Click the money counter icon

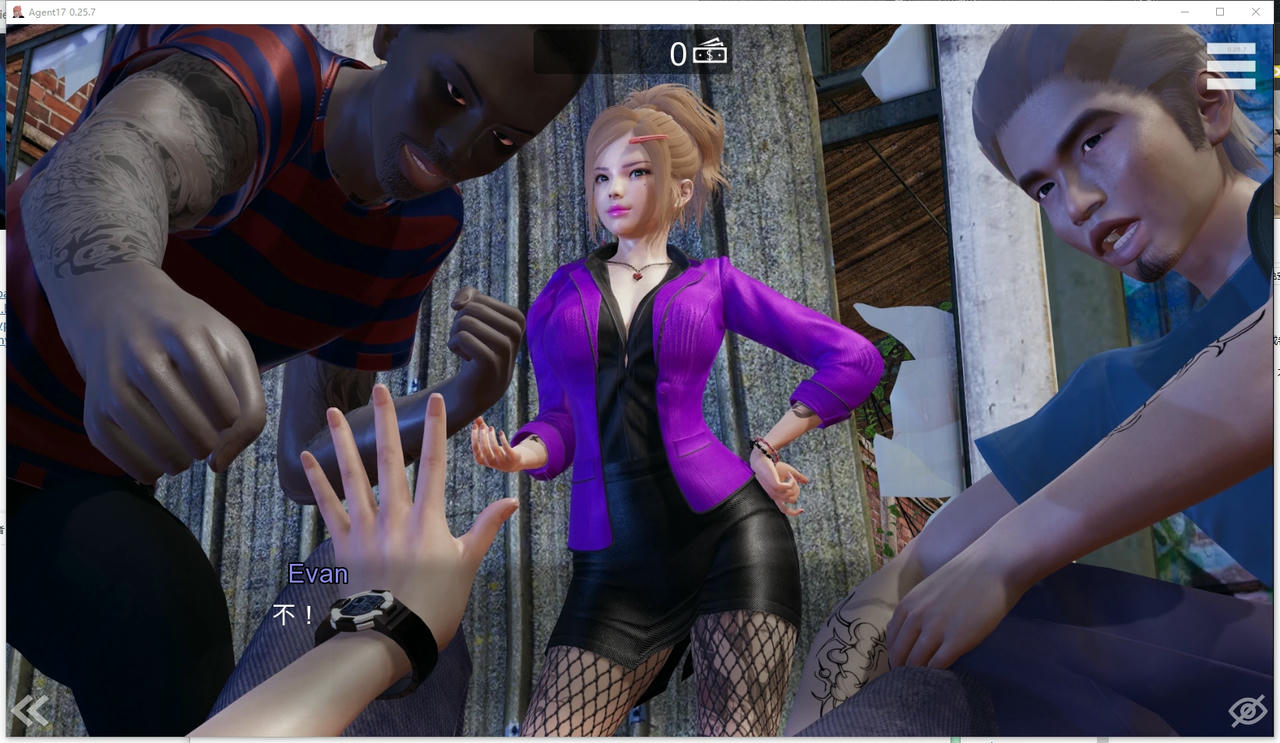711,52
